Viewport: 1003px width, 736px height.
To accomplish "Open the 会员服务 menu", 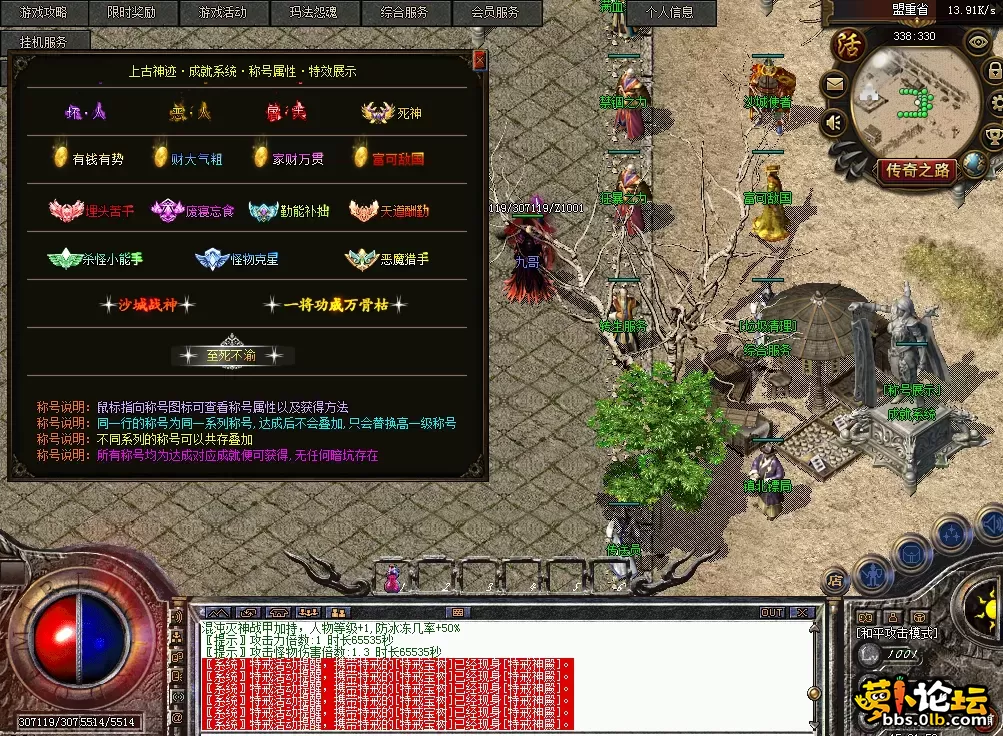I will coord(494,13).
